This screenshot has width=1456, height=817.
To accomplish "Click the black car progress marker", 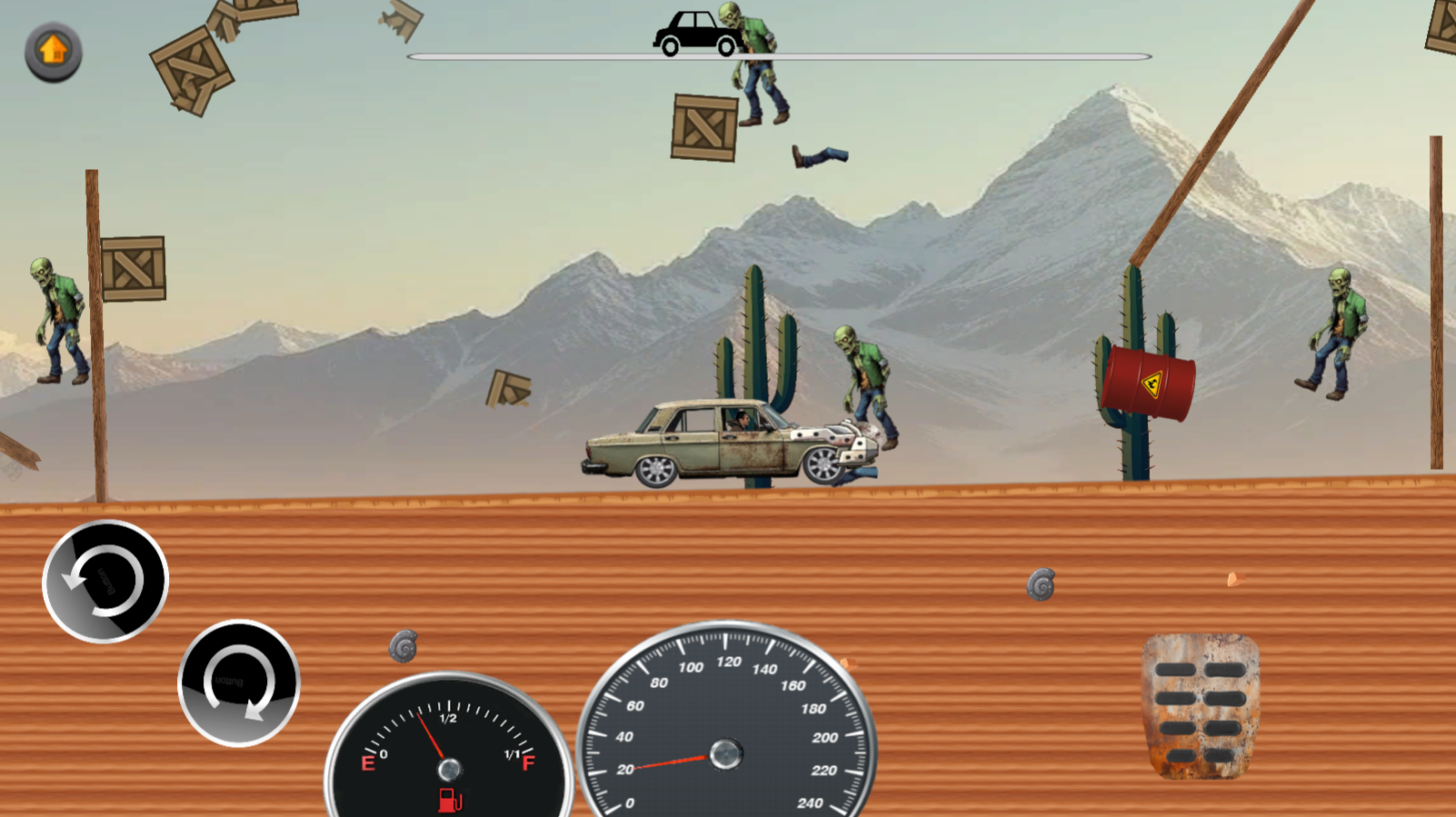I will 694,28.
